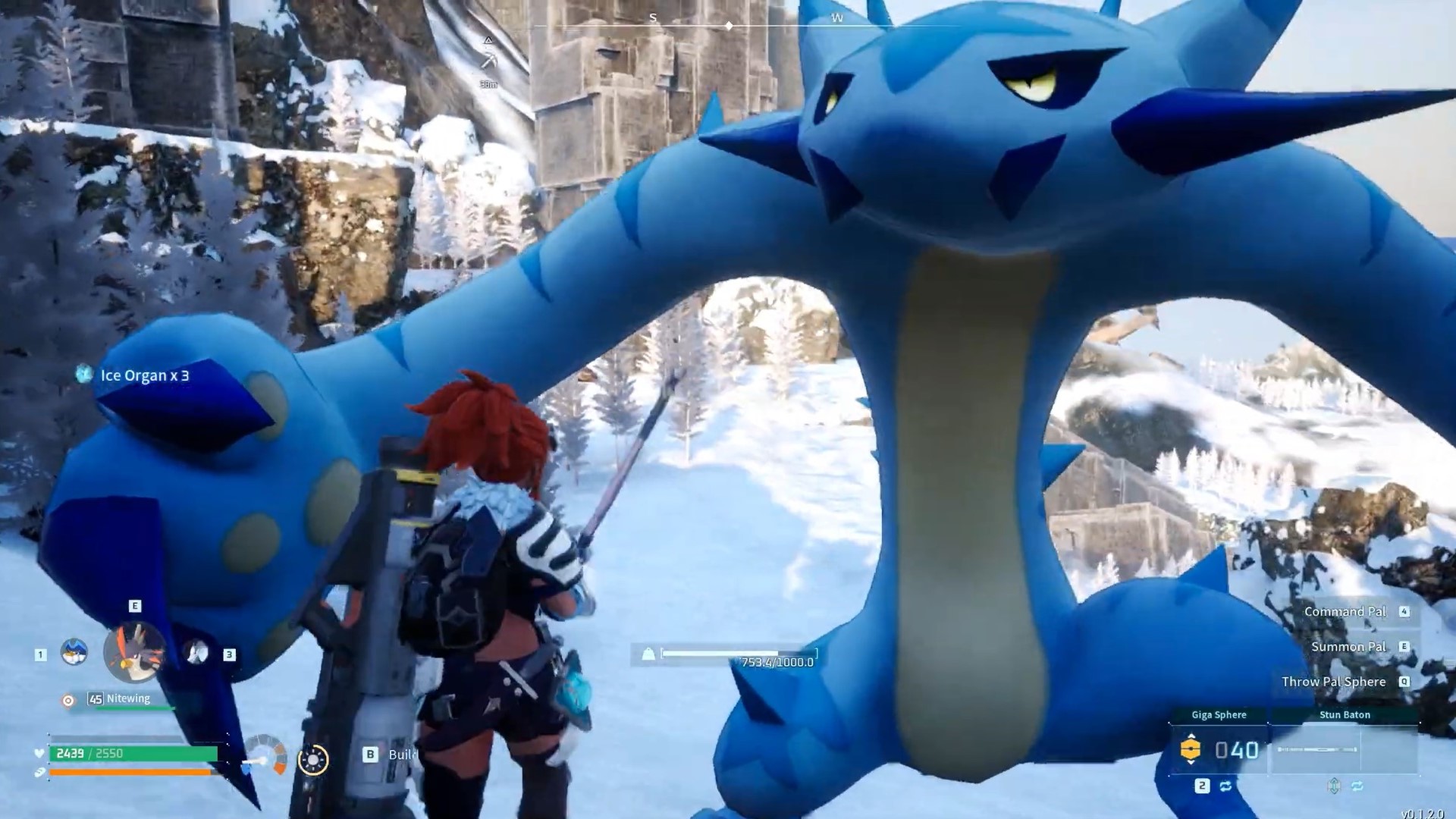Select the Giga Sphere slot

1219,749
